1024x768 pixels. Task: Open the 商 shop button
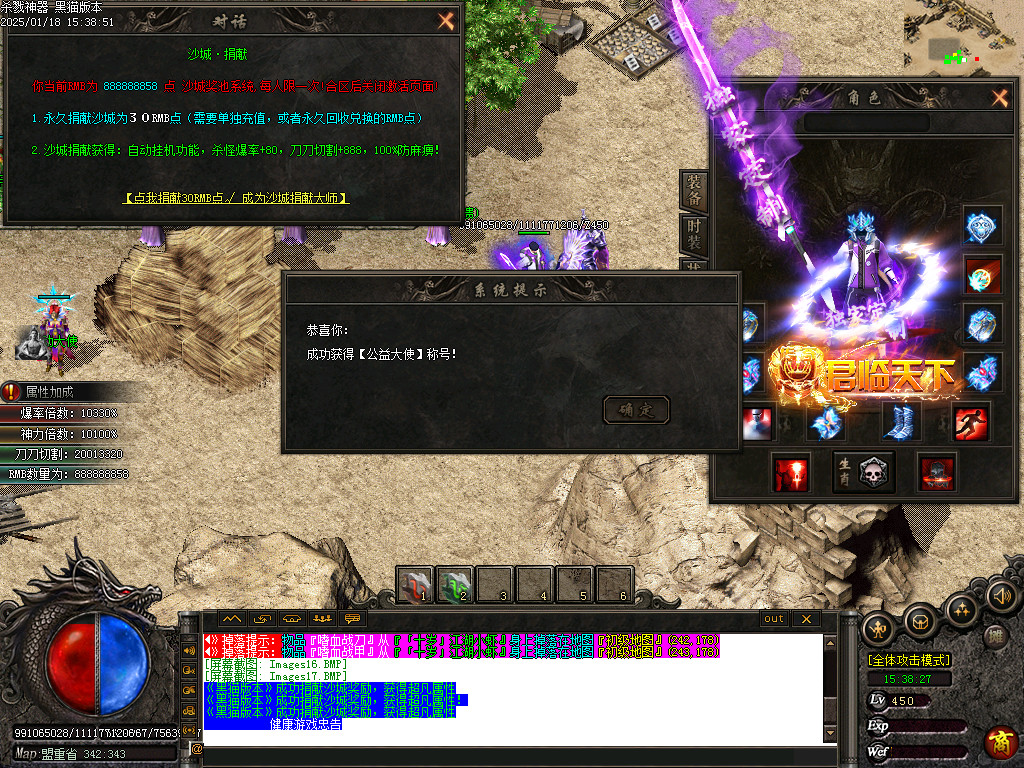point(1000,741)
